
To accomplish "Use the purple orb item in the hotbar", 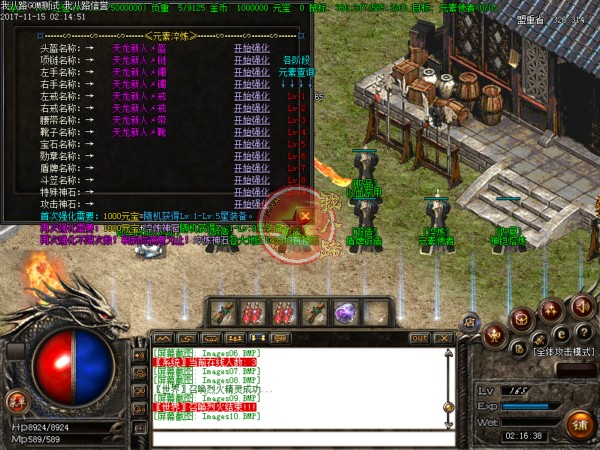I will click(347, 311).
